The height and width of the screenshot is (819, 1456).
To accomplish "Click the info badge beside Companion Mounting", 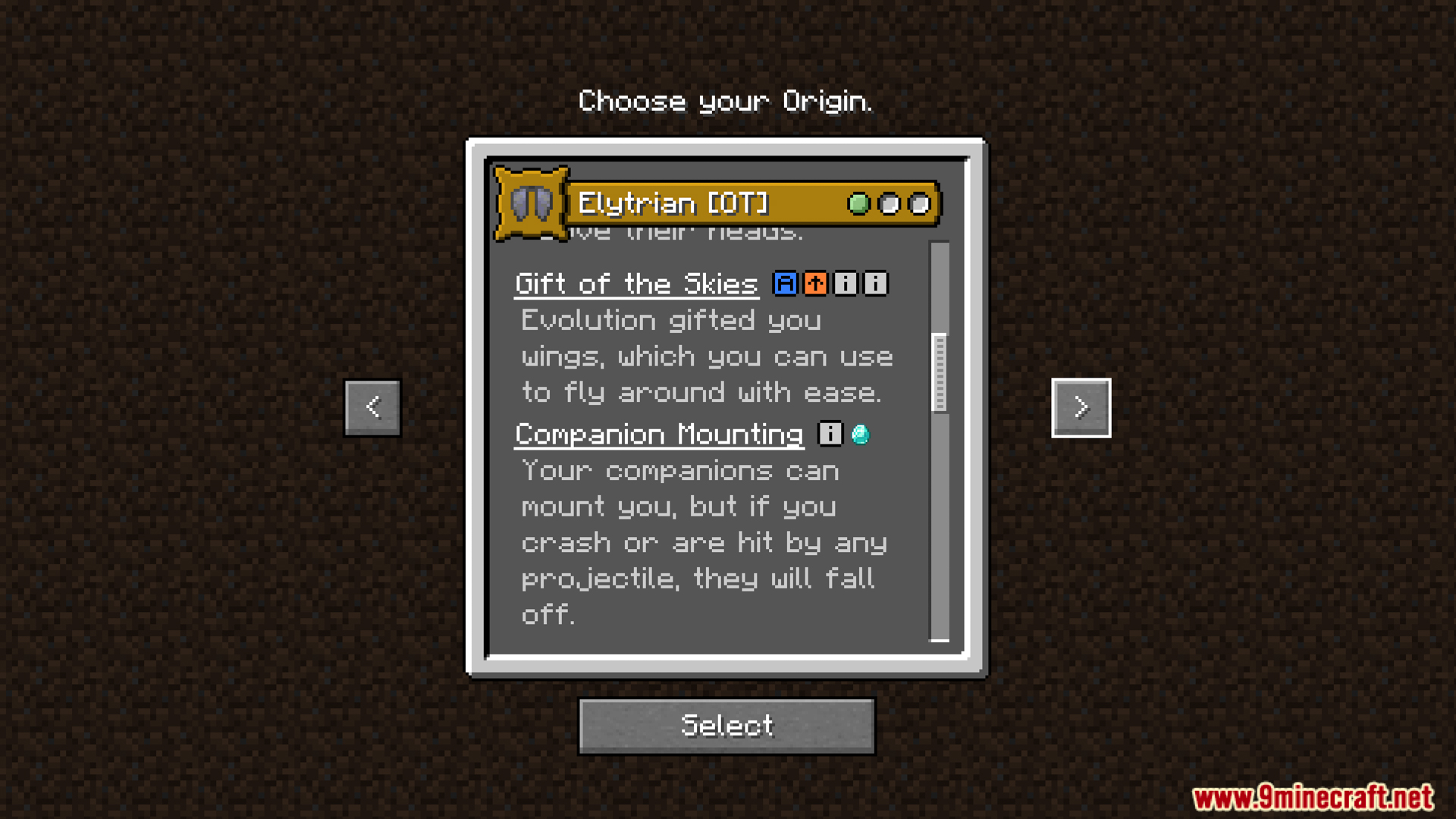I will pyautogui.click(x=830, y=434).
